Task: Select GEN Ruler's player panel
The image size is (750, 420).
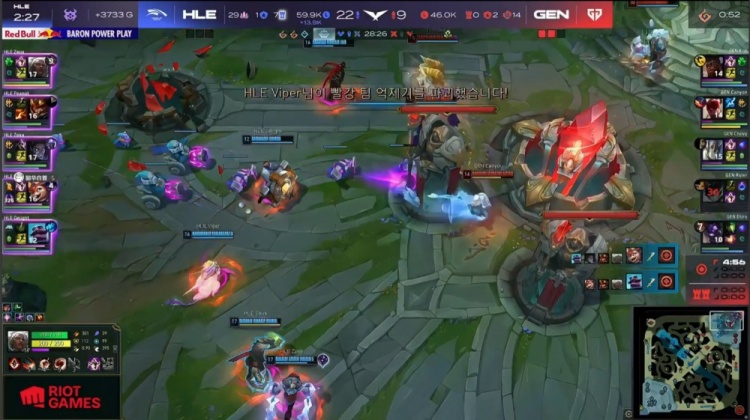Action: point(724,191)
